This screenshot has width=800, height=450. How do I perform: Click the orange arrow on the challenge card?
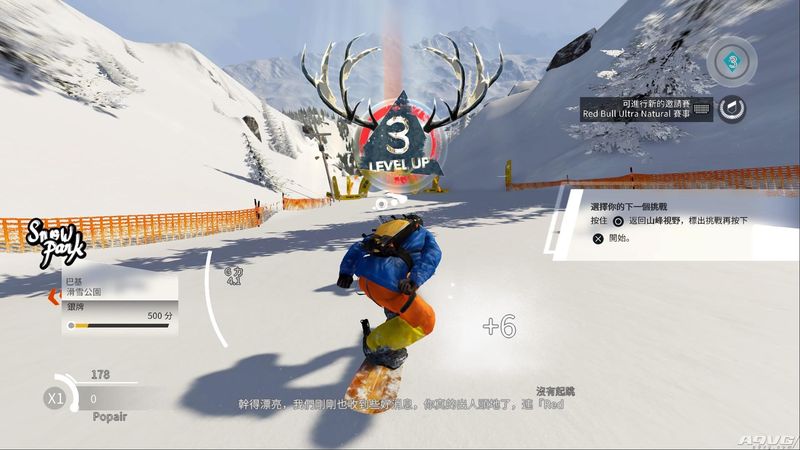pos(54,297)
